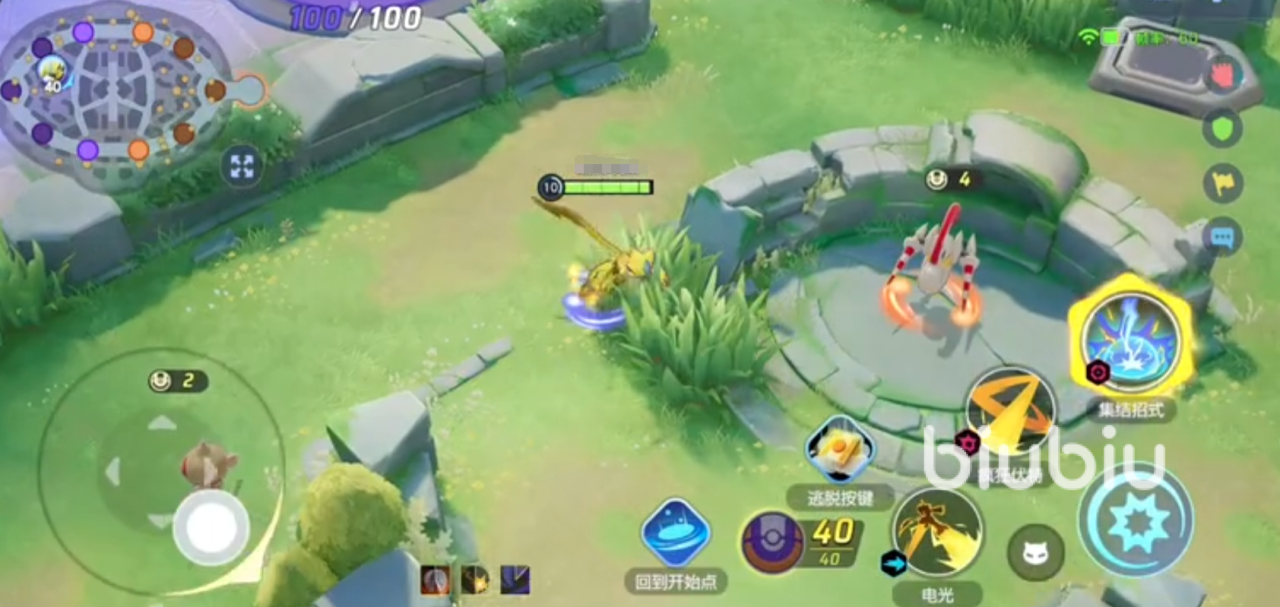The height and width of the screenshot is (607, 1280).
Task: Tap the purple Poké Ball score button
Action: pyautogui.click(x=772, y=543)
